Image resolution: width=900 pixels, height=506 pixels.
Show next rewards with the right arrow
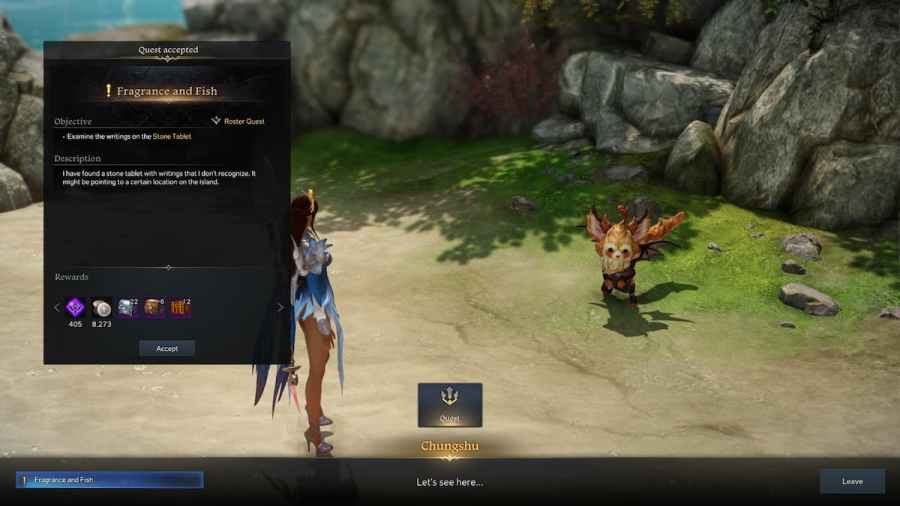click(280, 308)
